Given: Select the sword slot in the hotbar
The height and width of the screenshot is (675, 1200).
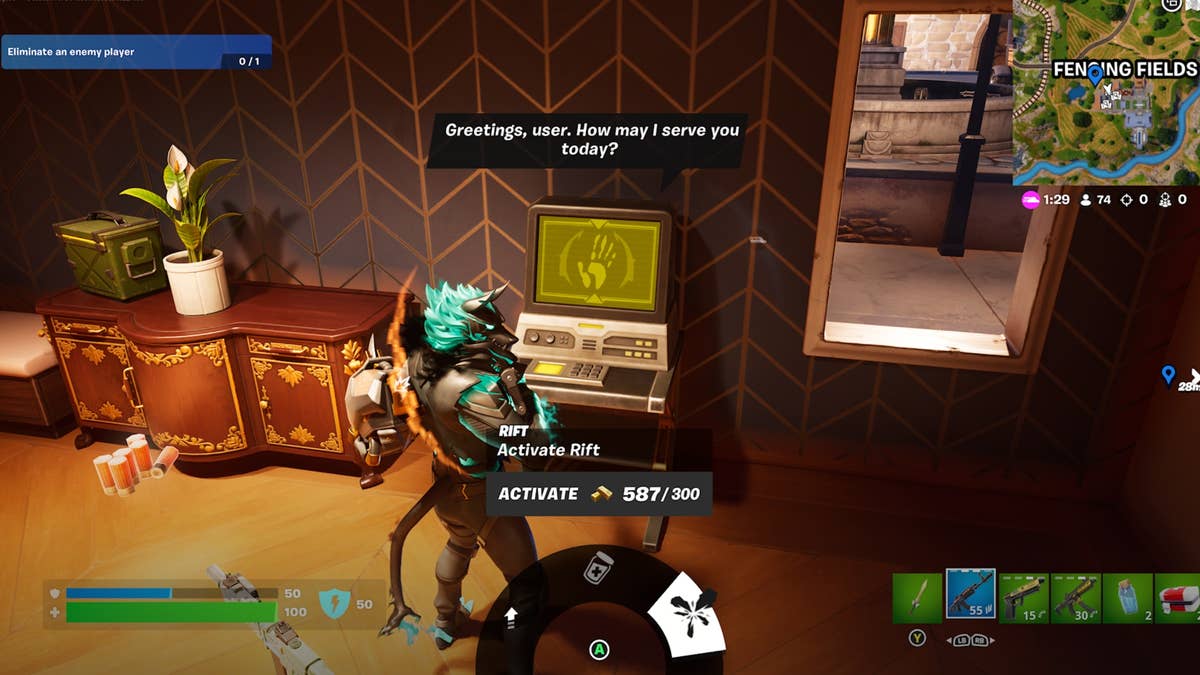Looking at the screenshot, I should click(x=917, y=598).
